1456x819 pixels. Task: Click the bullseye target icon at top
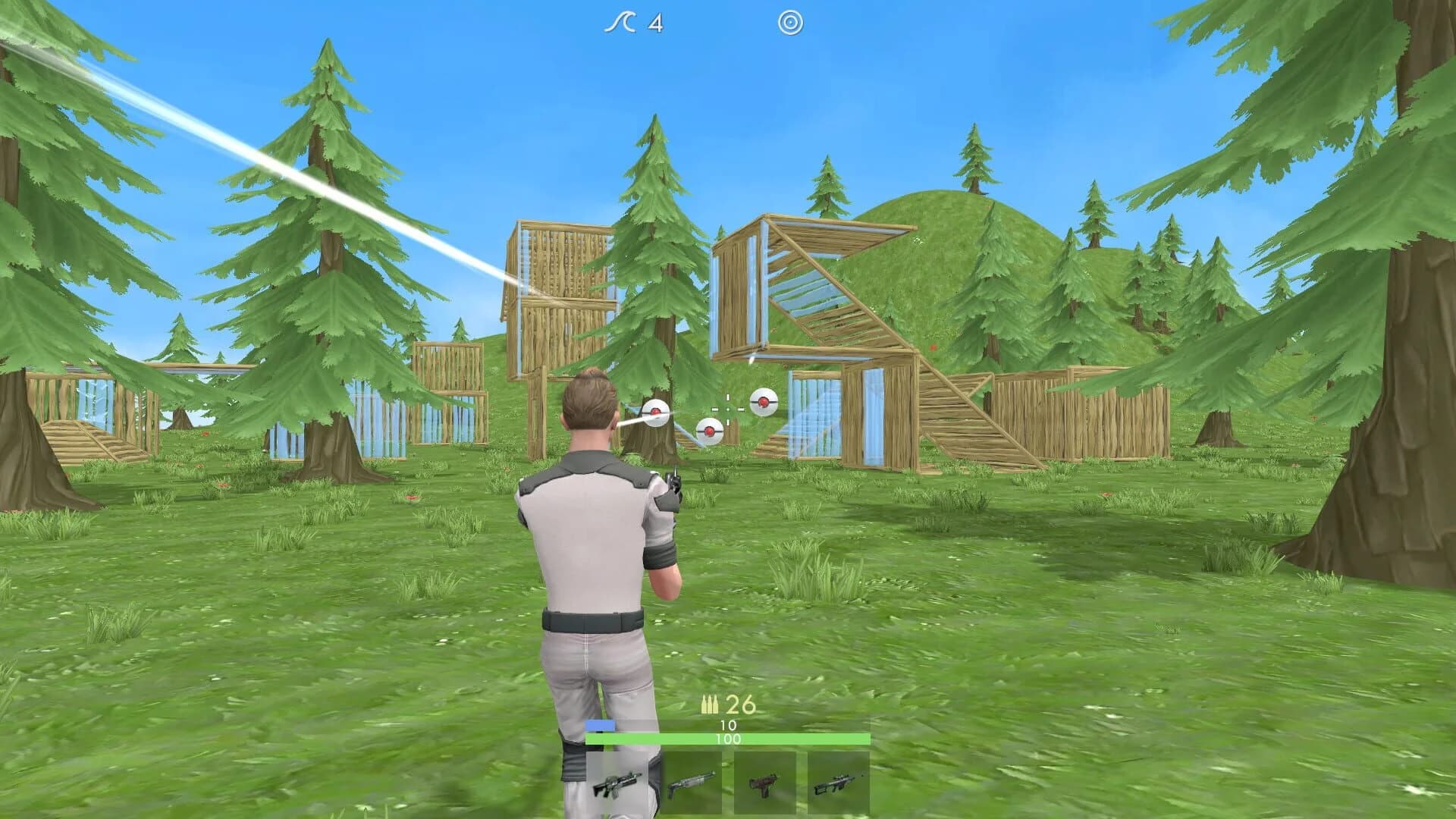point(791,24)
